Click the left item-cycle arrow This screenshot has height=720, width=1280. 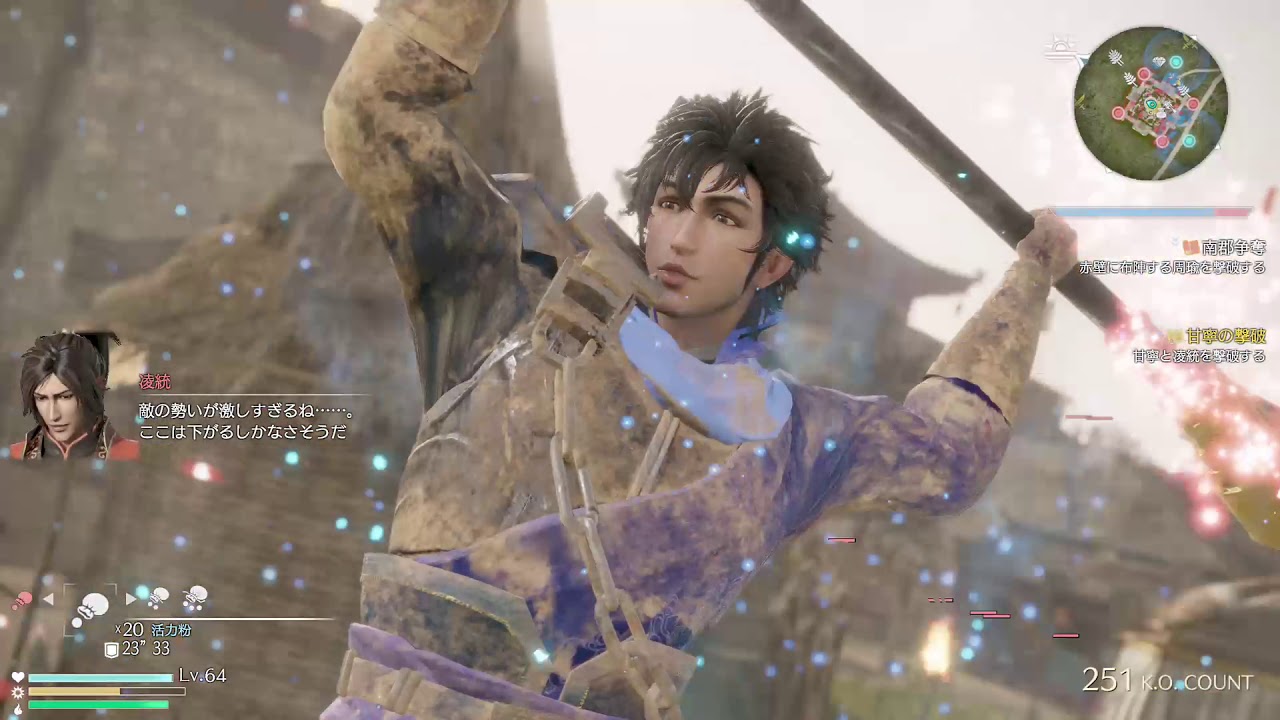coord(46,600)
